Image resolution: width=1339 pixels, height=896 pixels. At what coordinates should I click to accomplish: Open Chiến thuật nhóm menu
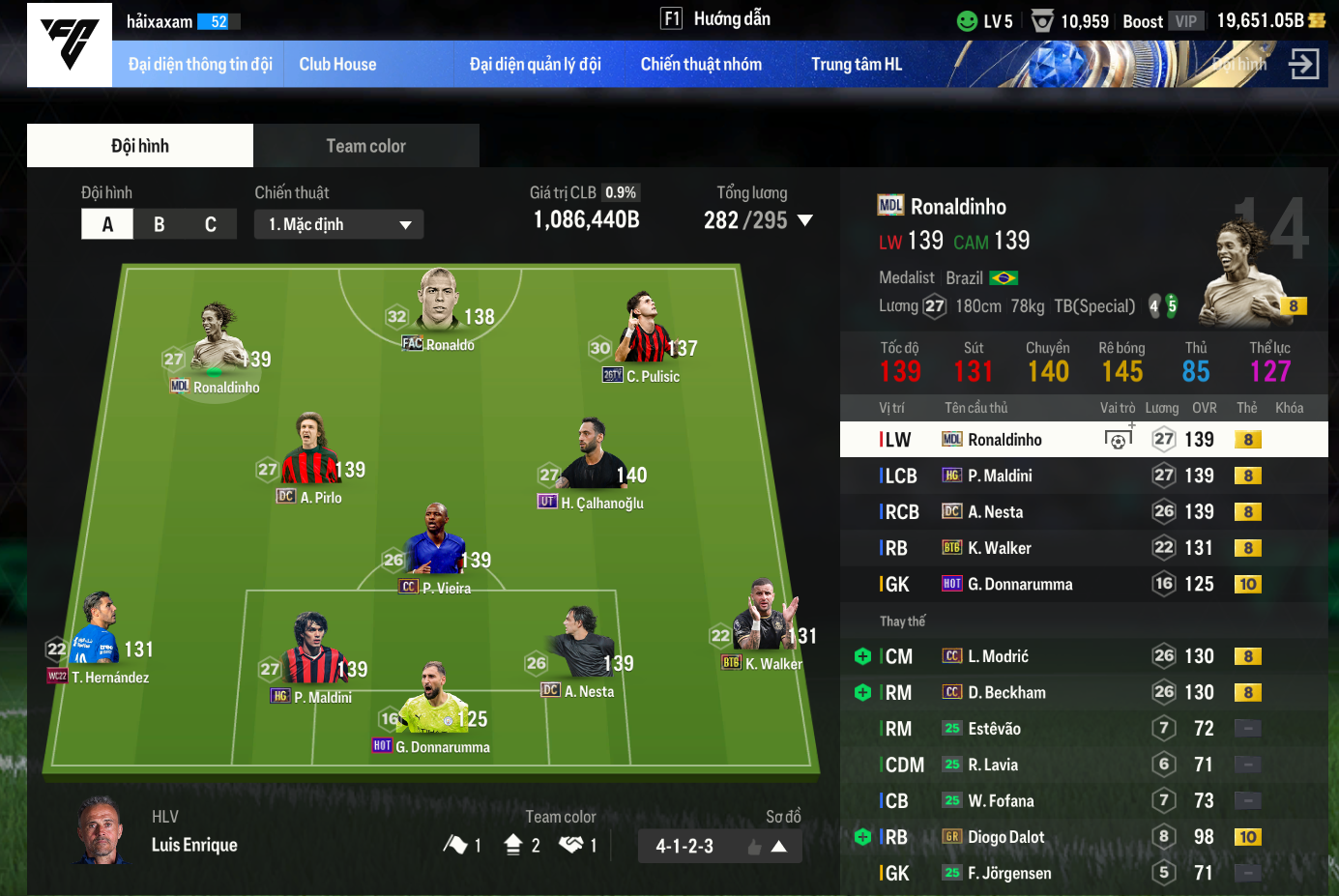coord(701,65)
